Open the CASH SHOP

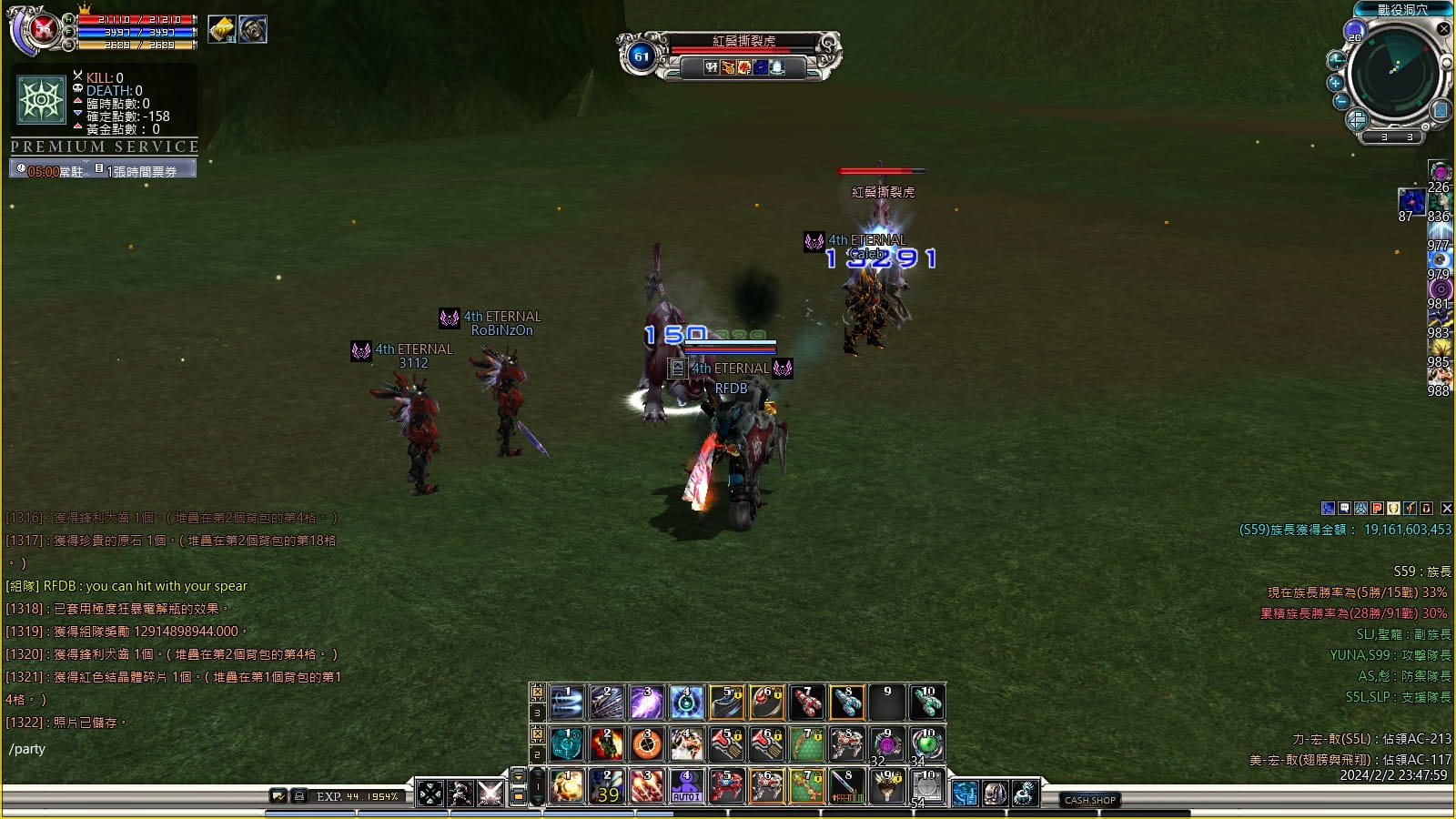1090,800
